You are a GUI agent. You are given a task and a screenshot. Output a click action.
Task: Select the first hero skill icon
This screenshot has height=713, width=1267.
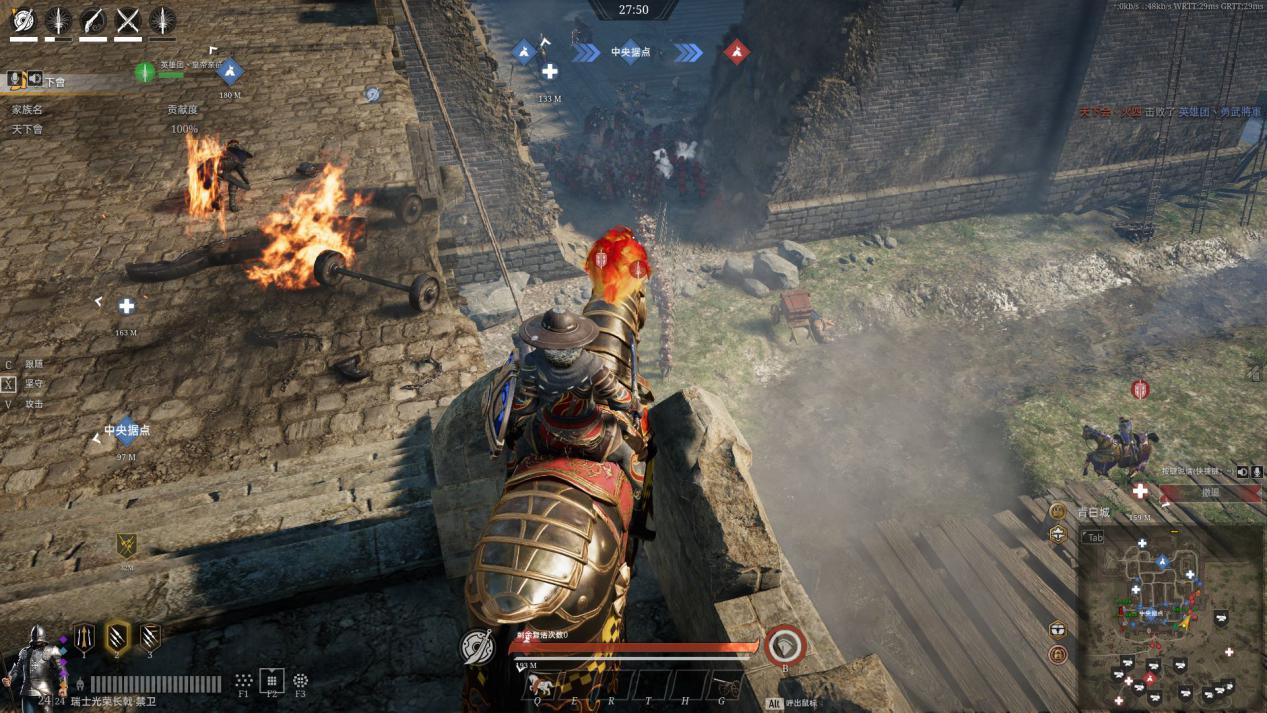coord(24,20)
